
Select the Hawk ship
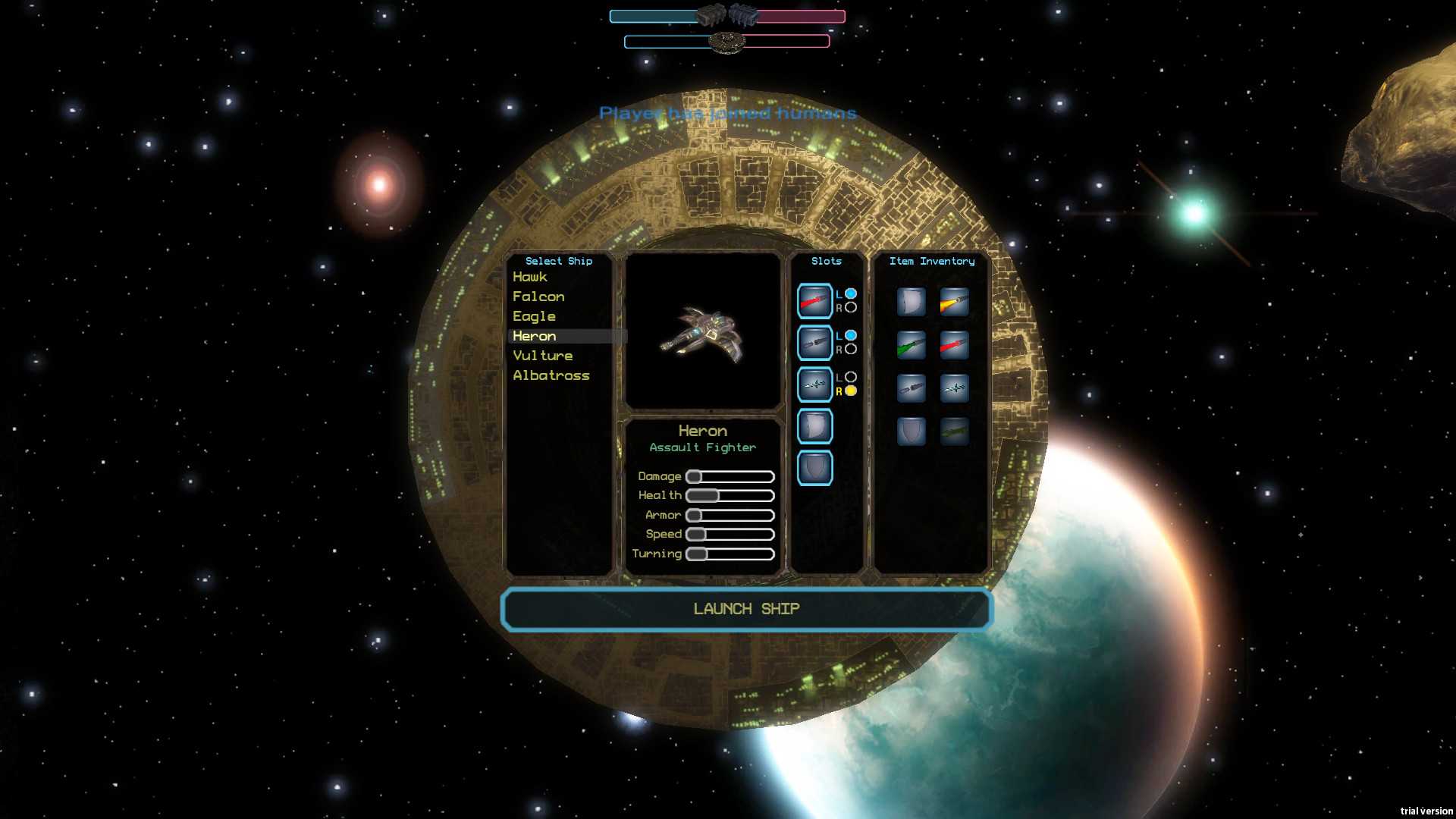pos(530,277)
